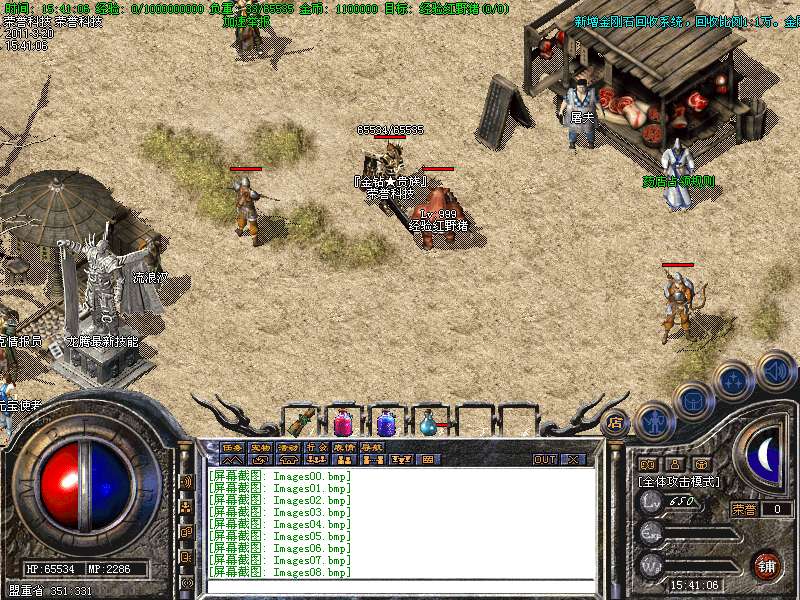Screen dimensions: 800x600
Task: Open the 行会 guild tab
Action: (316, 447)
